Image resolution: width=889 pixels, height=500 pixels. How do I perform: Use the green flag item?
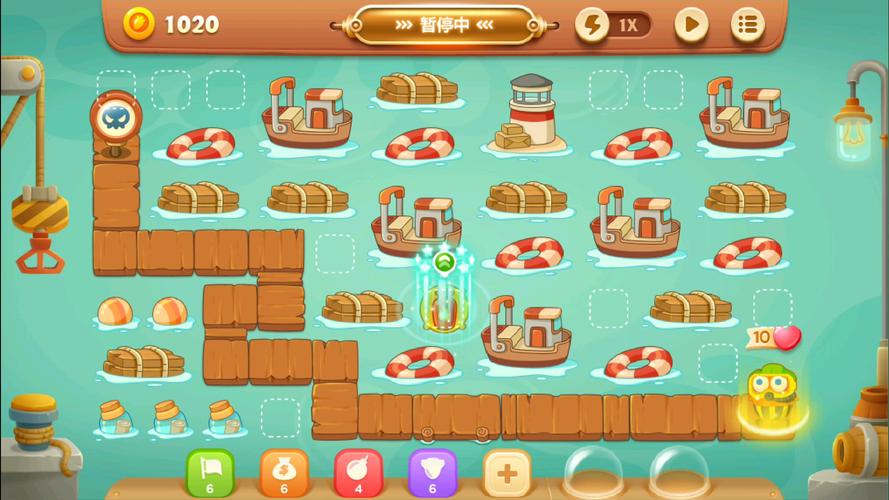pyautogui.click(x=210, y=472)
